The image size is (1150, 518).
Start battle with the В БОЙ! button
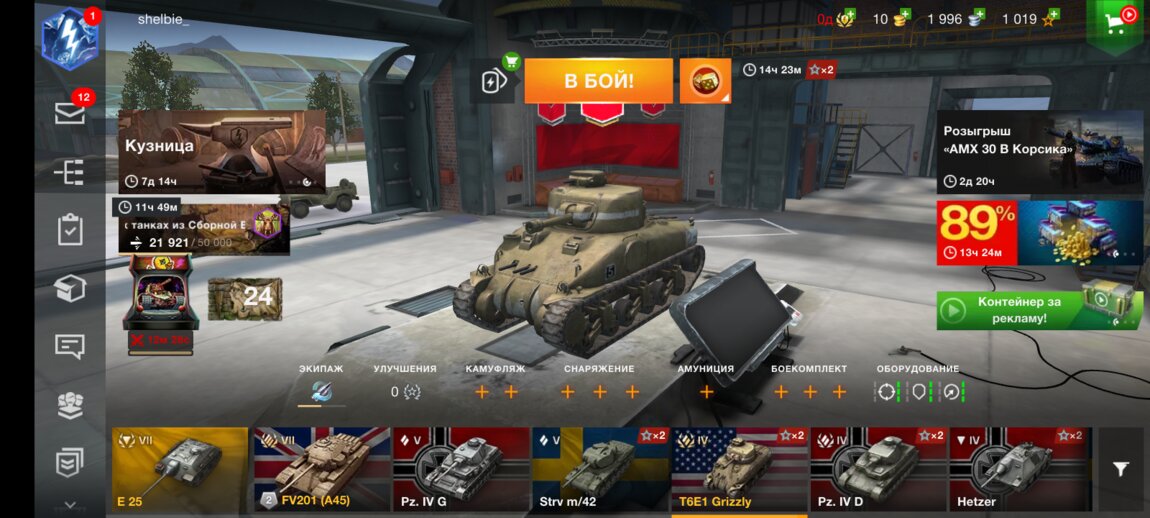598,81
